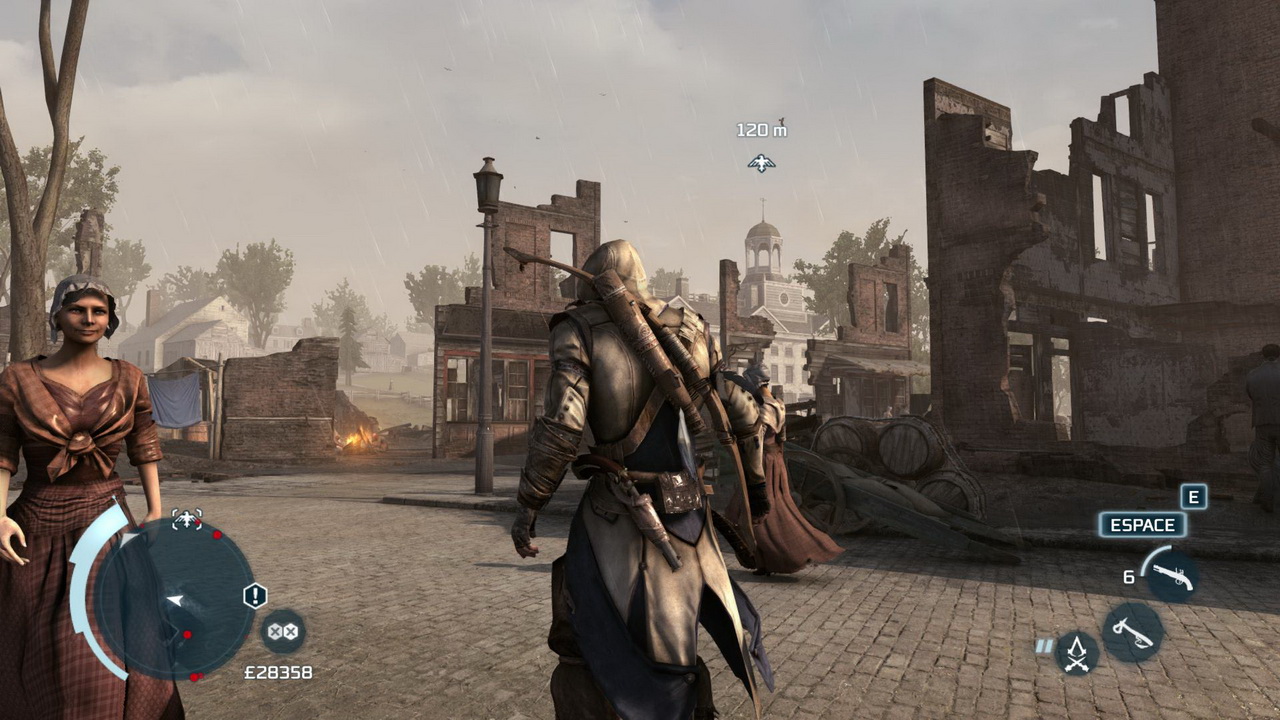Select the eagle objective marker showing 120 m
1280x720 pixels.
click(x=761, y=162)
